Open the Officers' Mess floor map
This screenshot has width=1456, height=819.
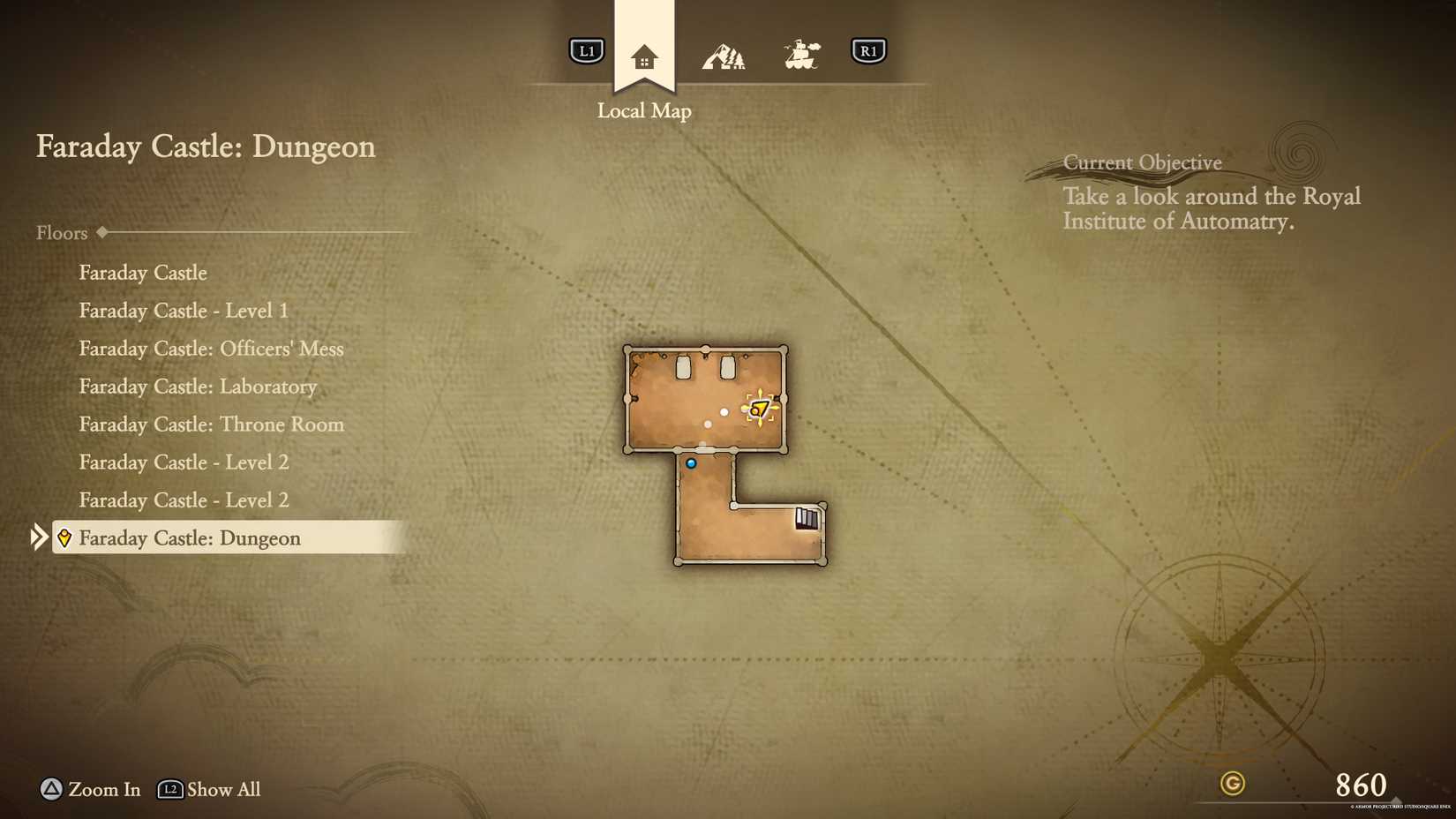pos(211,349)
